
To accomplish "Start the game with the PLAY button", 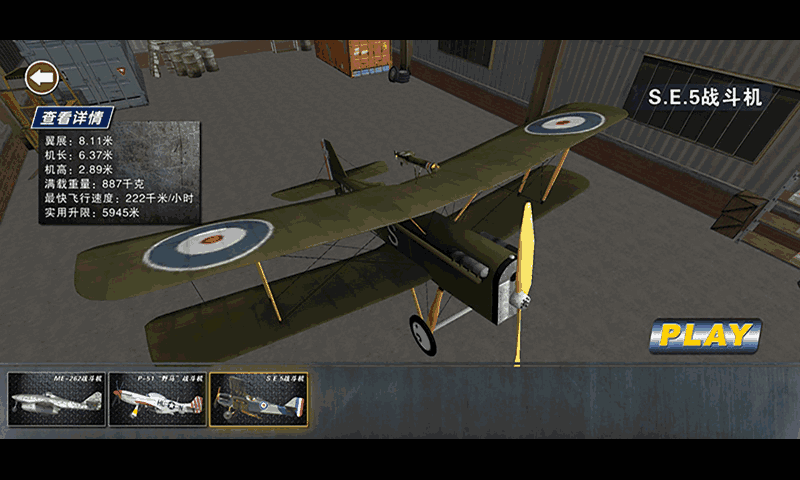I will point(705,335).
